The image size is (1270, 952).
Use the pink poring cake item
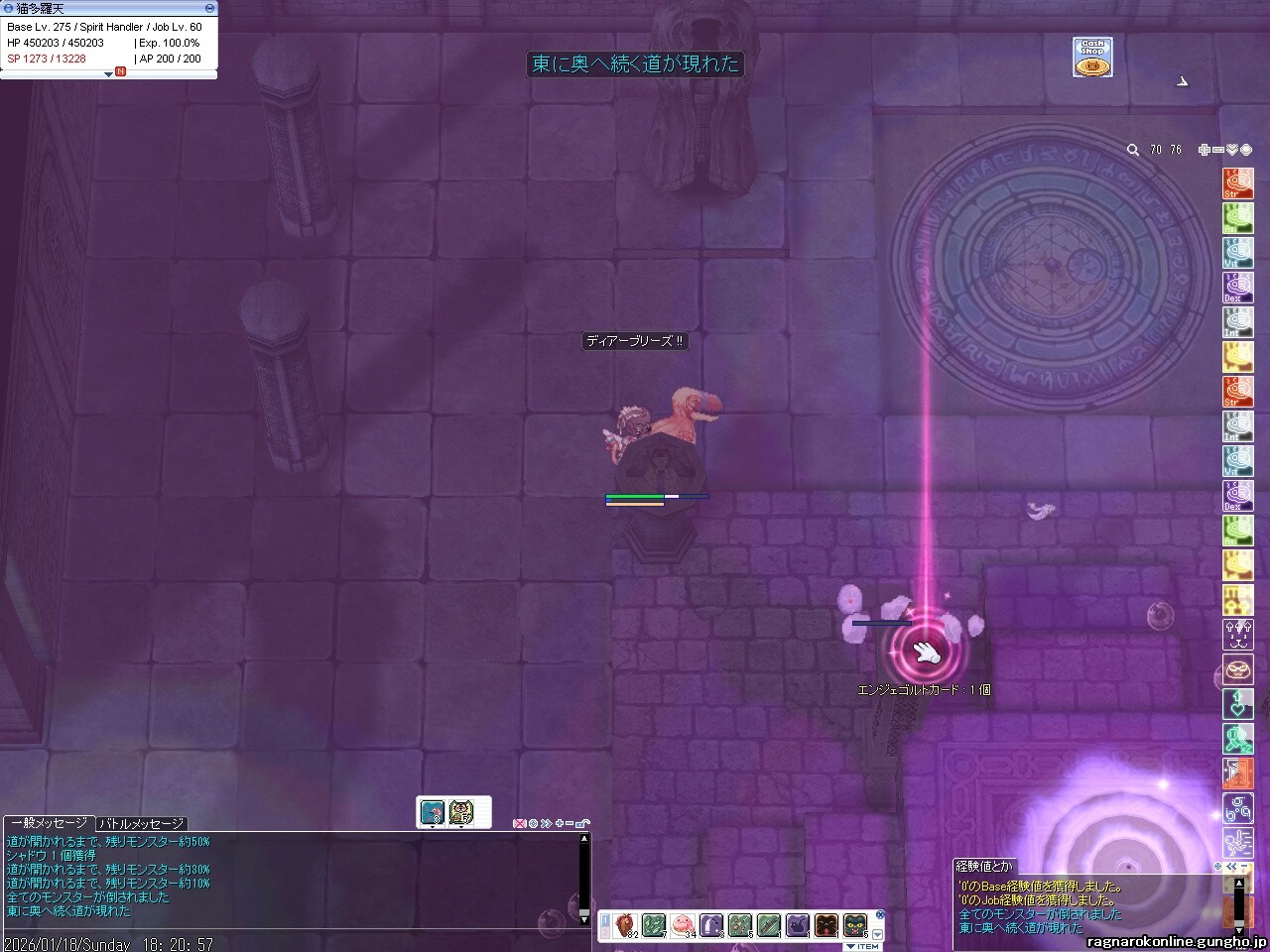click(683, 926)
